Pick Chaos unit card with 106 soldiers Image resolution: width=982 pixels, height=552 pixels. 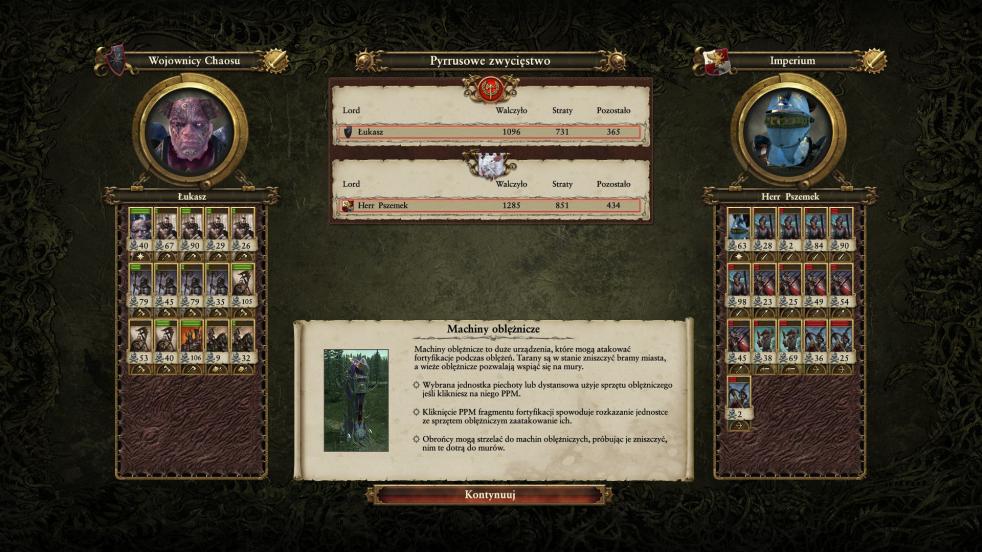[x=192, y=342]
